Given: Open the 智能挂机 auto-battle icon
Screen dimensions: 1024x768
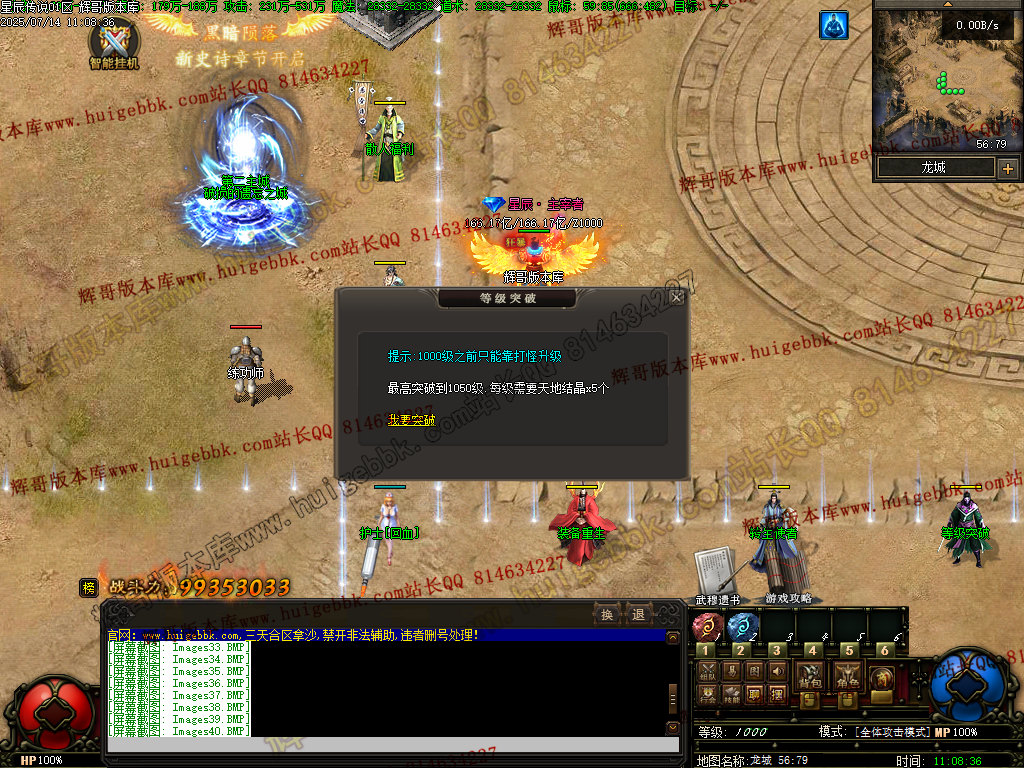Looking at the screenshot, I should click(113, 43).
